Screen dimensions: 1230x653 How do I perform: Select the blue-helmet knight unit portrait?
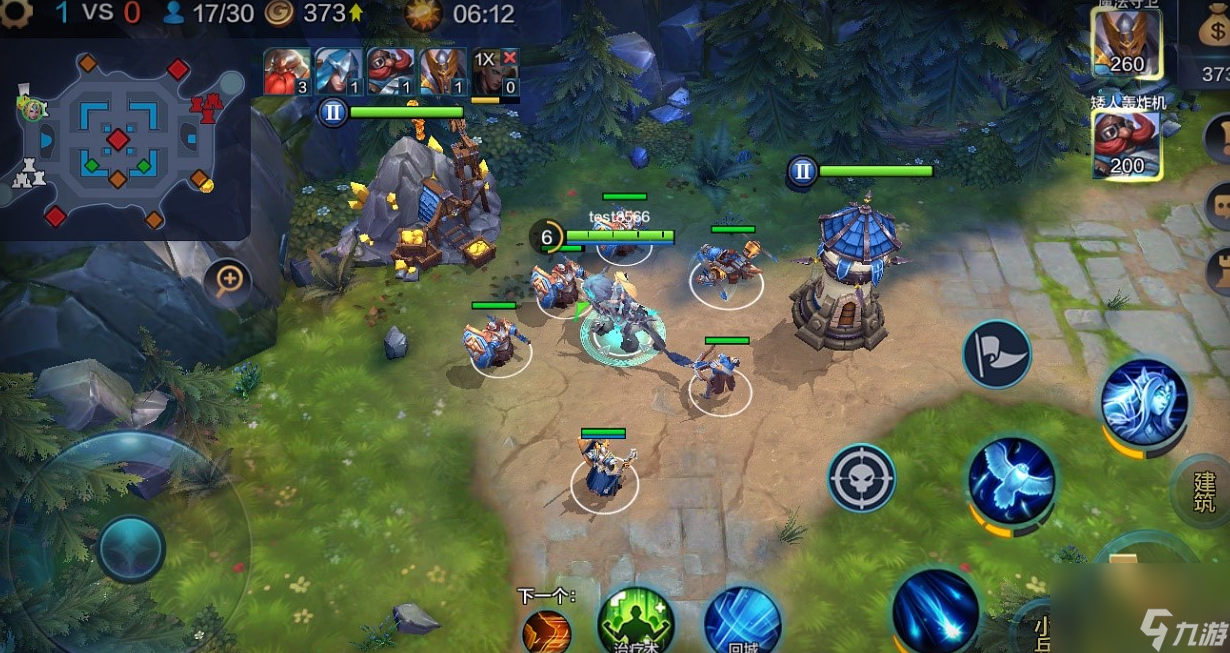[338, 72]
